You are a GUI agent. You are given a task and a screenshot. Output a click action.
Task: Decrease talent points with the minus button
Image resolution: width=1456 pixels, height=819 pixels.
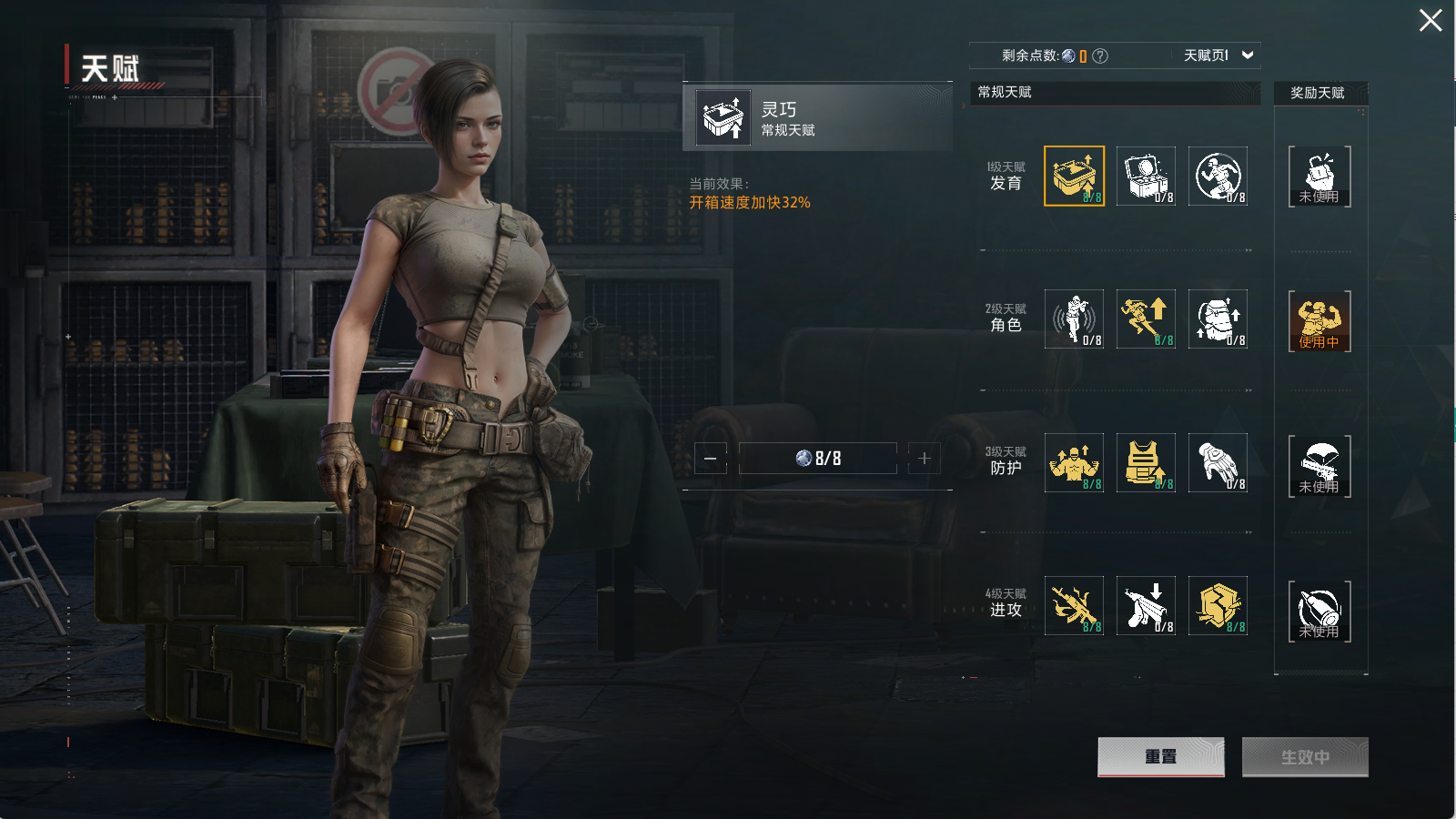click(x=711, y=459)
